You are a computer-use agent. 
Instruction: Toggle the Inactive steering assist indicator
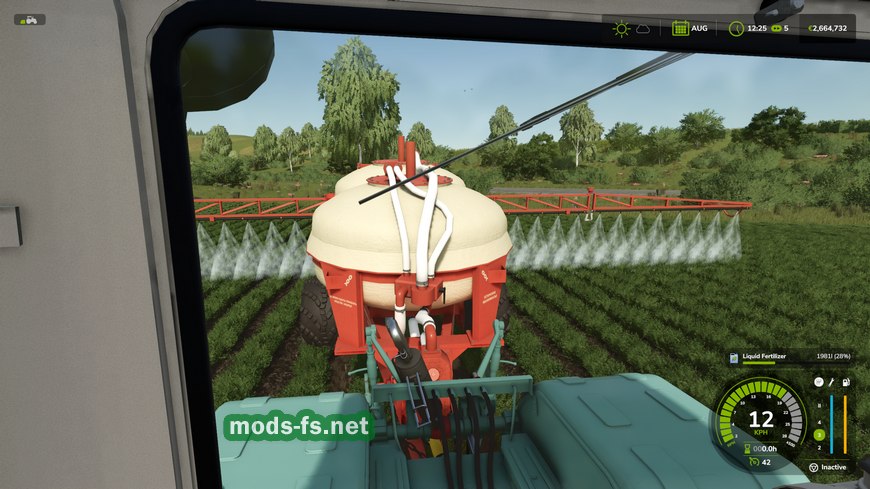pyautogui.click(x=813, y=466)
